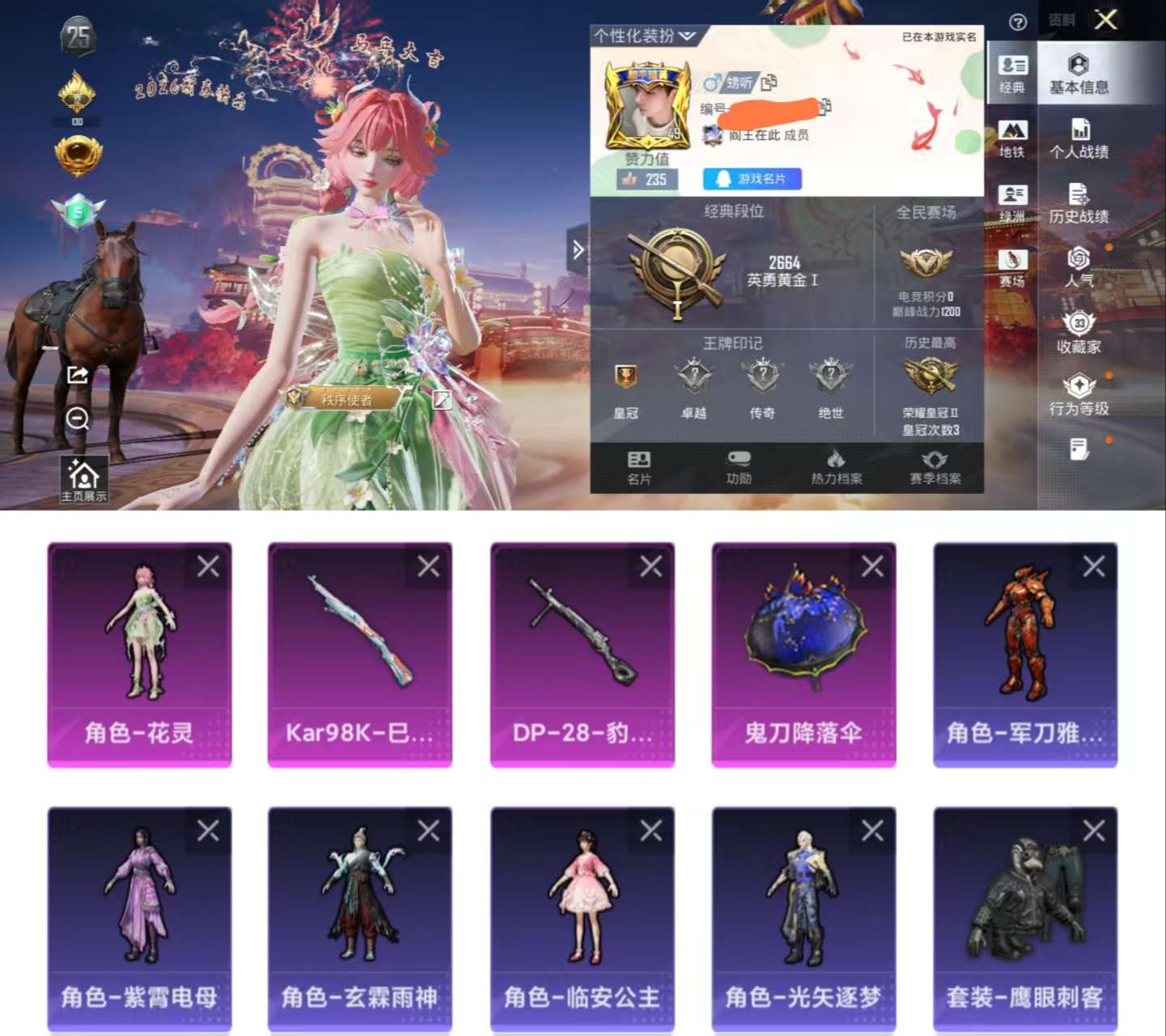
Task: Open the help question mark icon
Action: pyautogui.click(x=1018, y=23)
